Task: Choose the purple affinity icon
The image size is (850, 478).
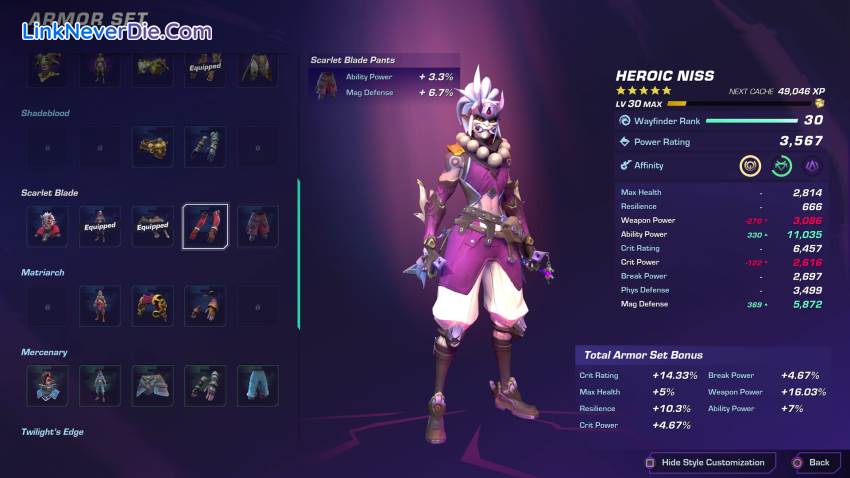Action: (813, 166)
